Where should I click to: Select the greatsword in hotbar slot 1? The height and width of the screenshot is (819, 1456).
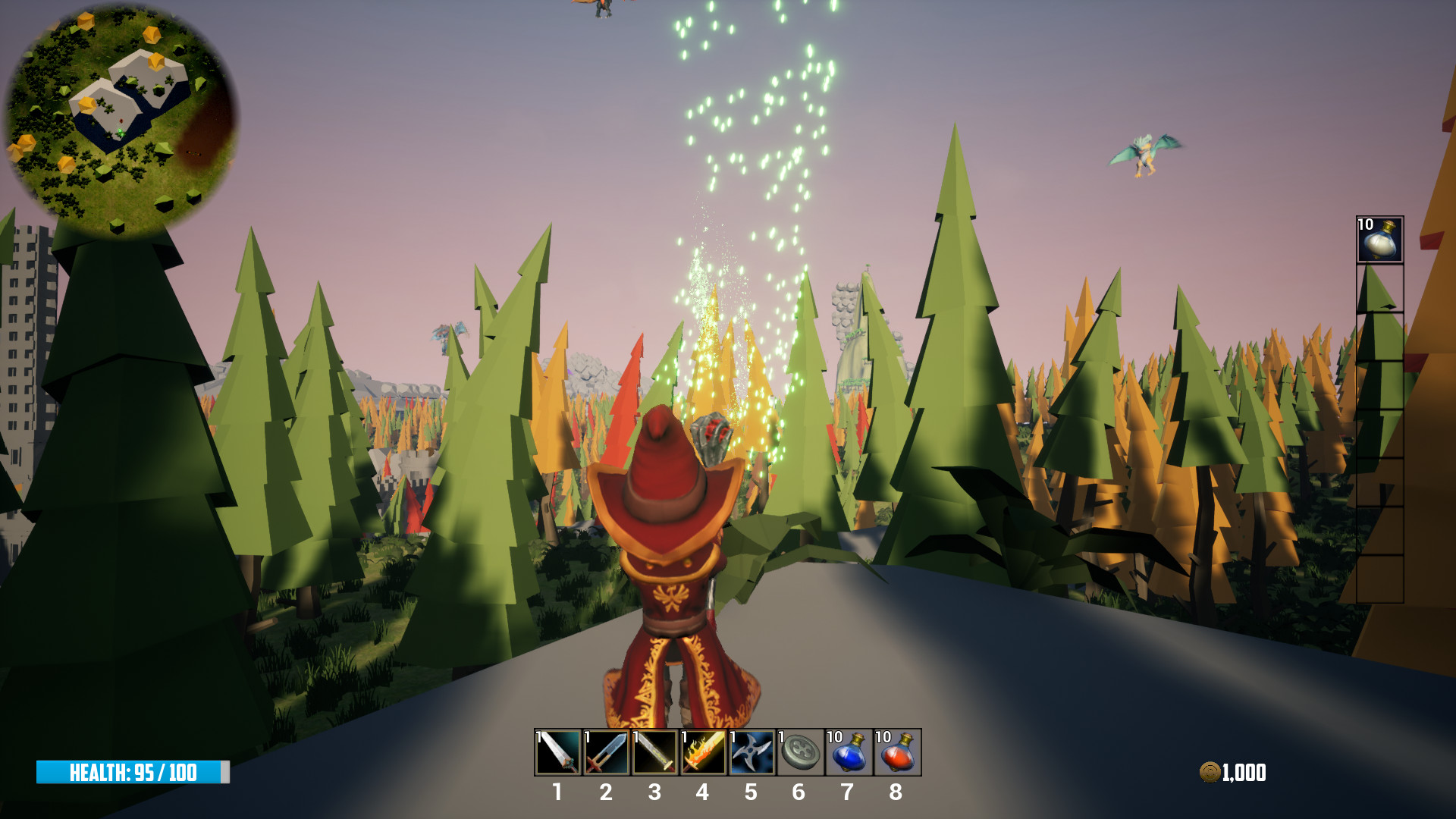(x=558, y=752)
